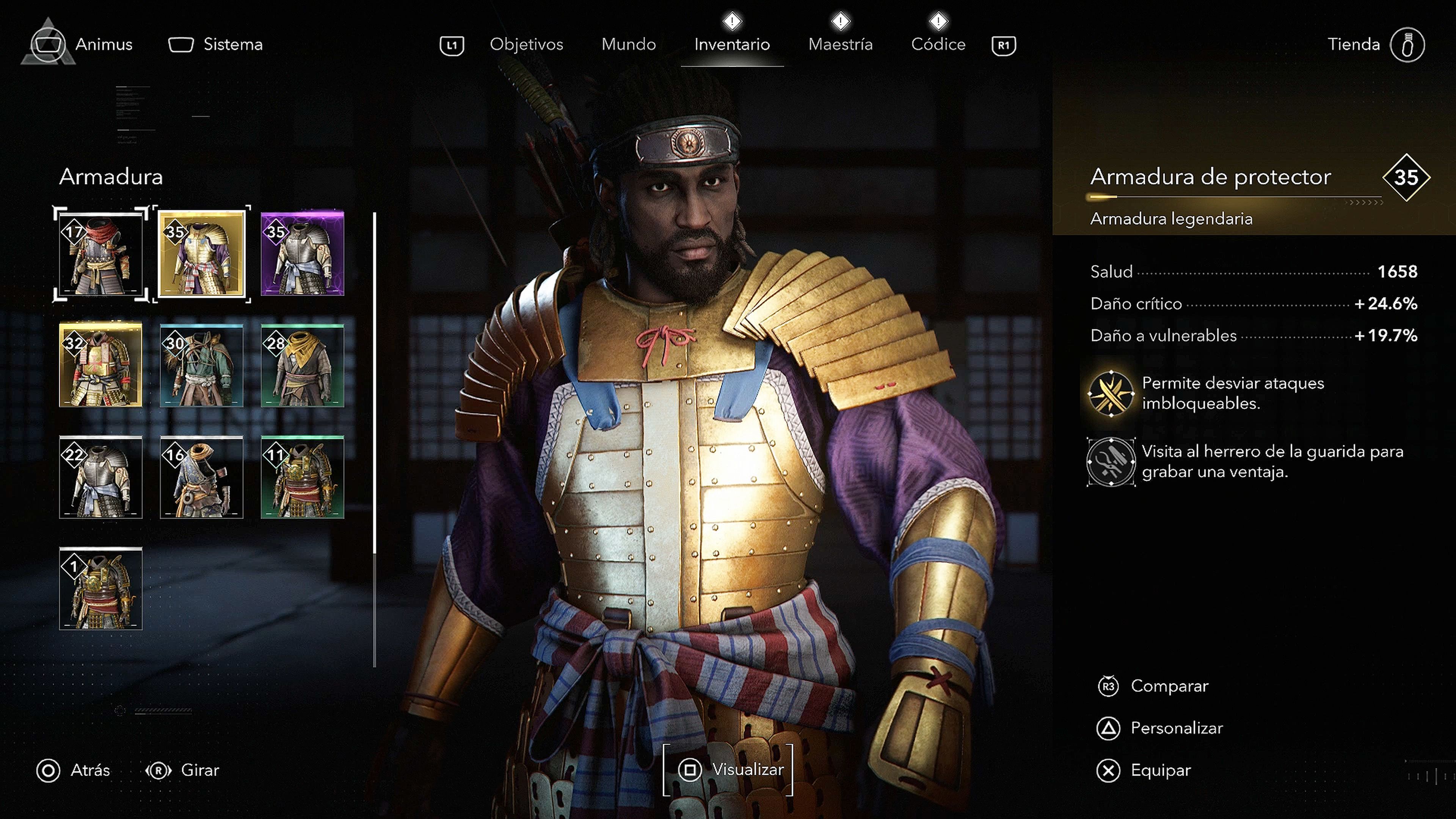Open the Mundo tab
This screenshot has width=1456, height=819.
pos(629,44)
